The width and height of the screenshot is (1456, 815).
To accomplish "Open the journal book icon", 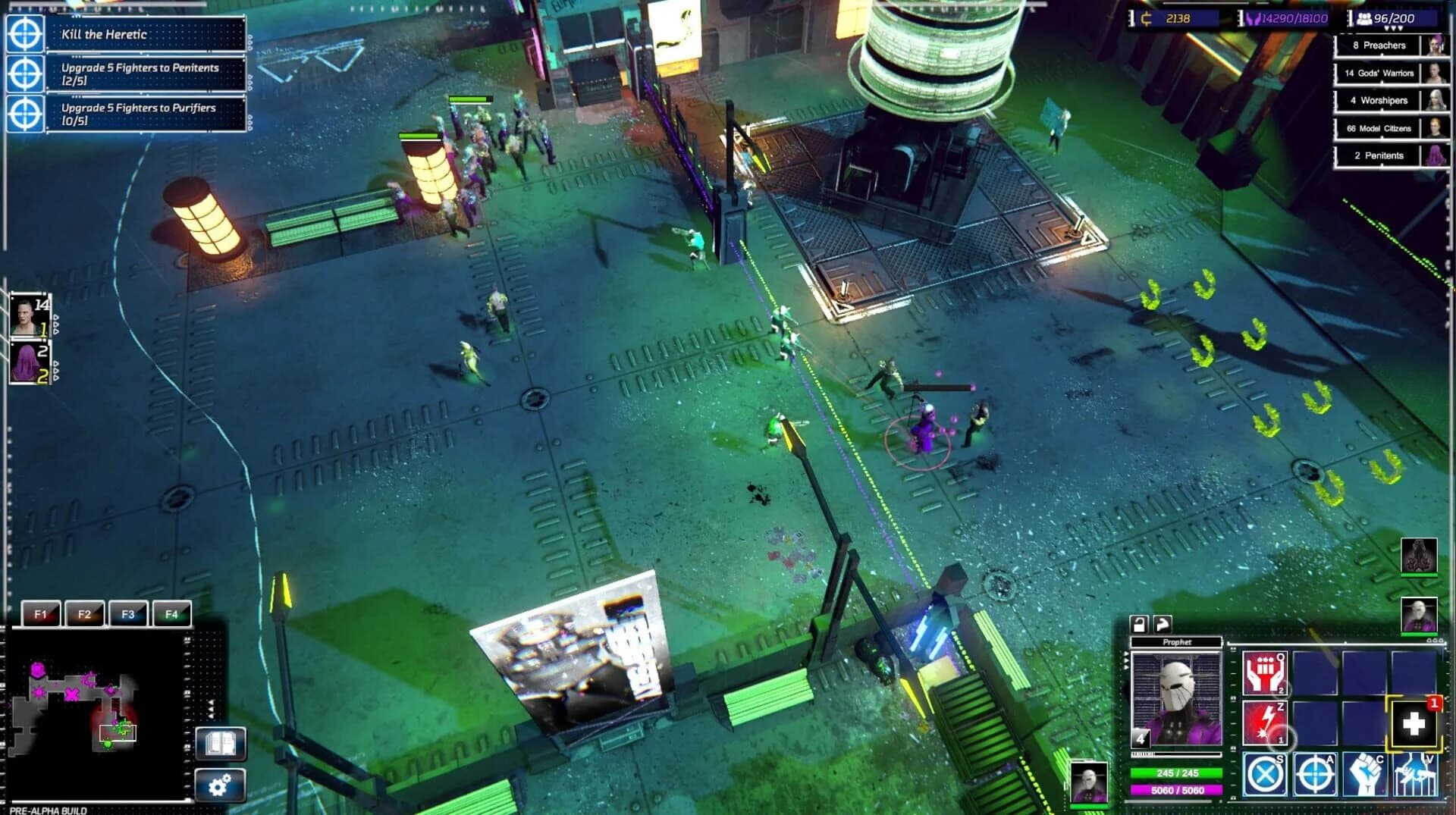I will tap(221, 744).
